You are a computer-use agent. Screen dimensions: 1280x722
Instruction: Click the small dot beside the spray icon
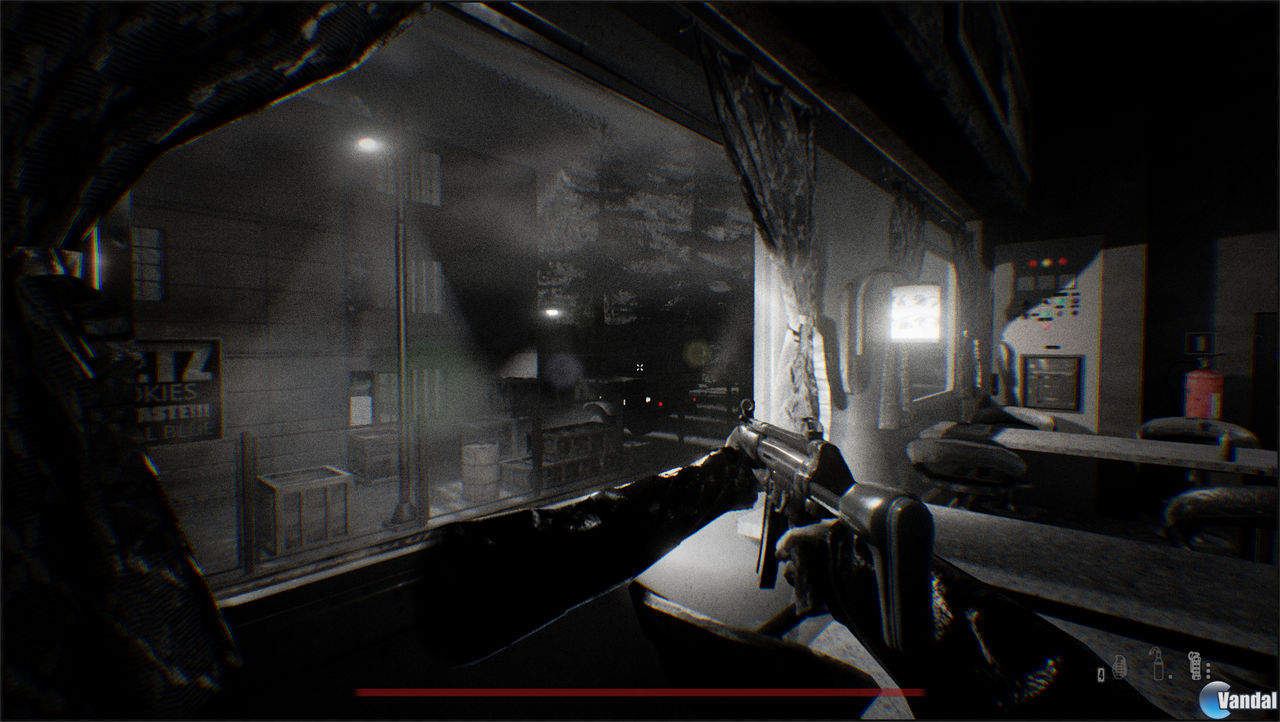click(x=1171, y=676)
